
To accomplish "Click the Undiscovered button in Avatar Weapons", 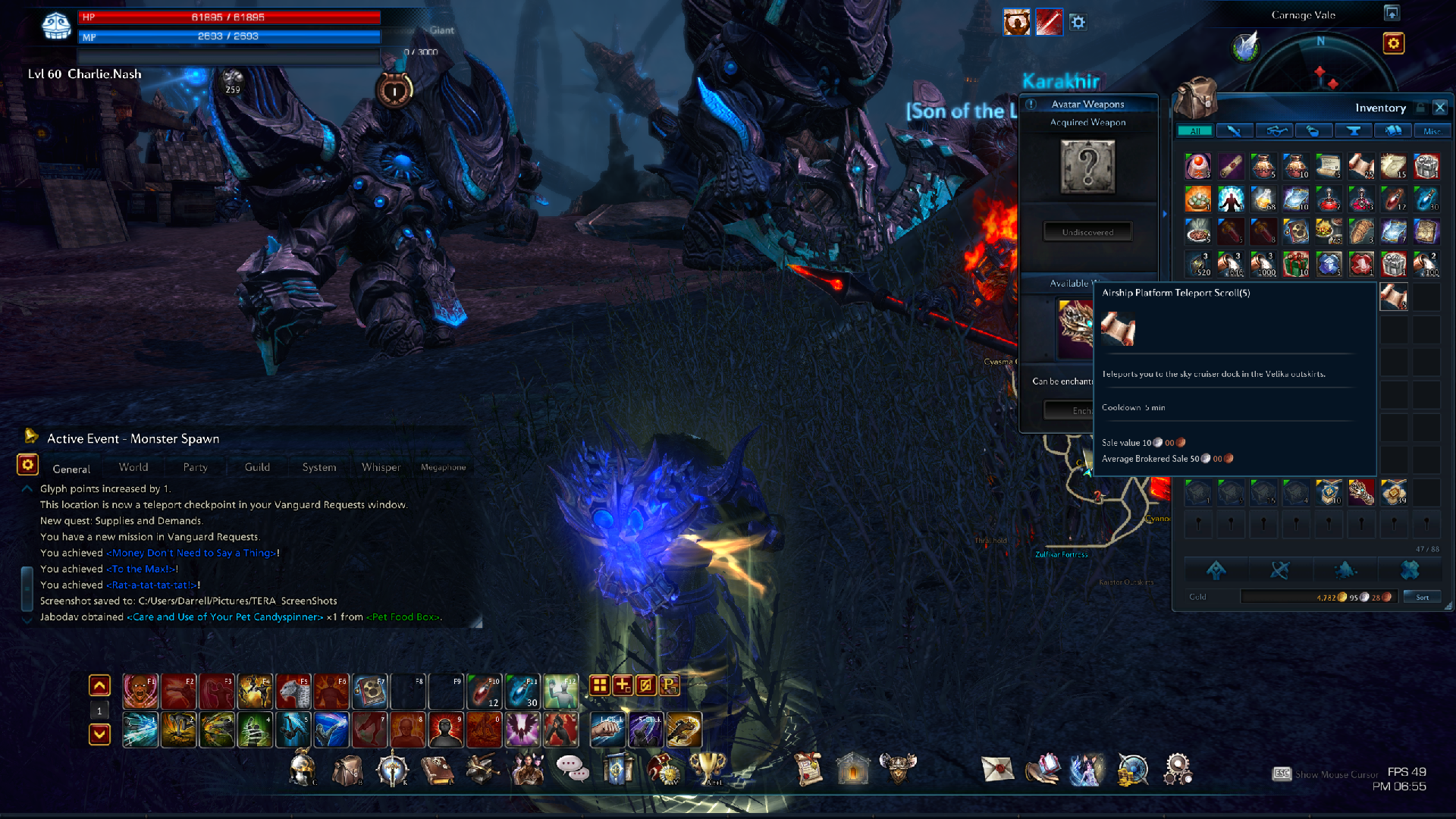I will click(x=1087, y=232).
